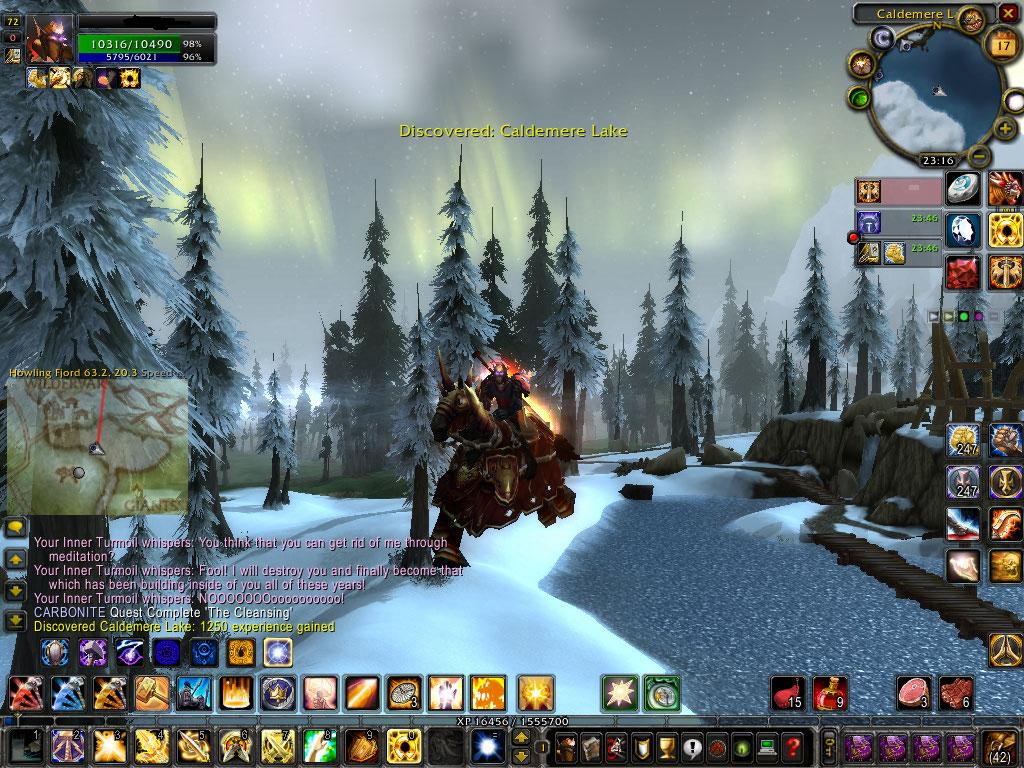Use the golden hammer ability
Screen dimensions: 1024x768
coord(150,692)
